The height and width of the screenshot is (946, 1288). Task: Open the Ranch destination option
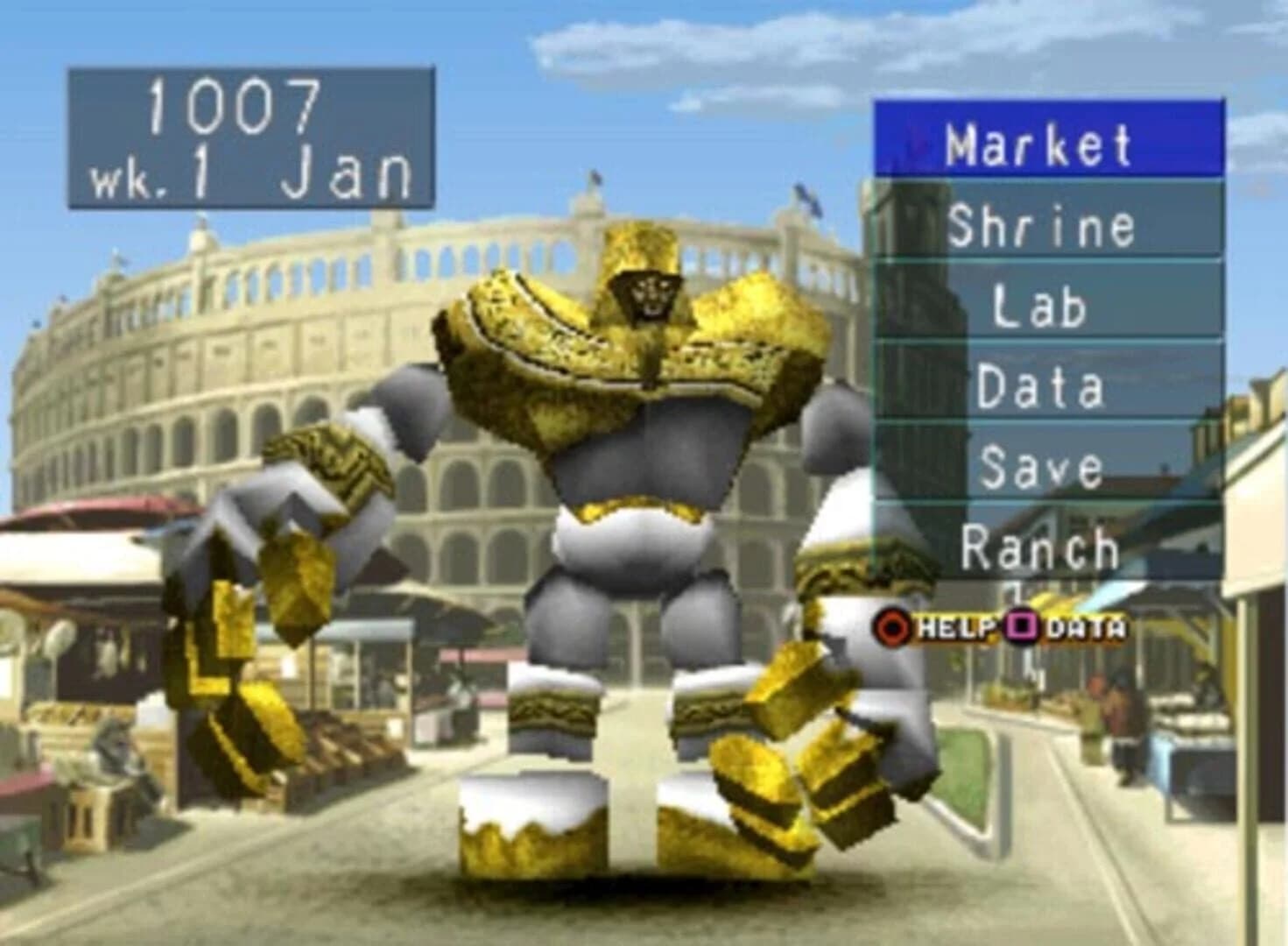coord(1042,547)
